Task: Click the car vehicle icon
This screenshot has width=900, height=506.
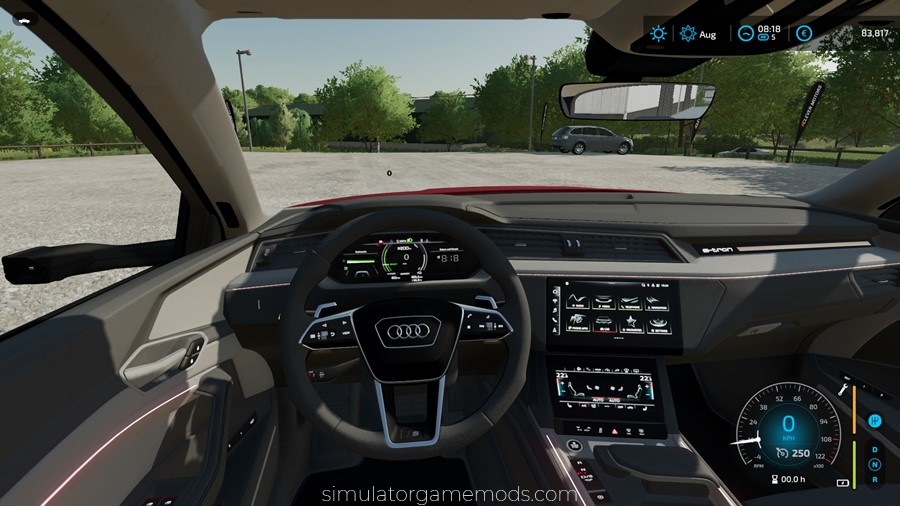Action: 23,18
